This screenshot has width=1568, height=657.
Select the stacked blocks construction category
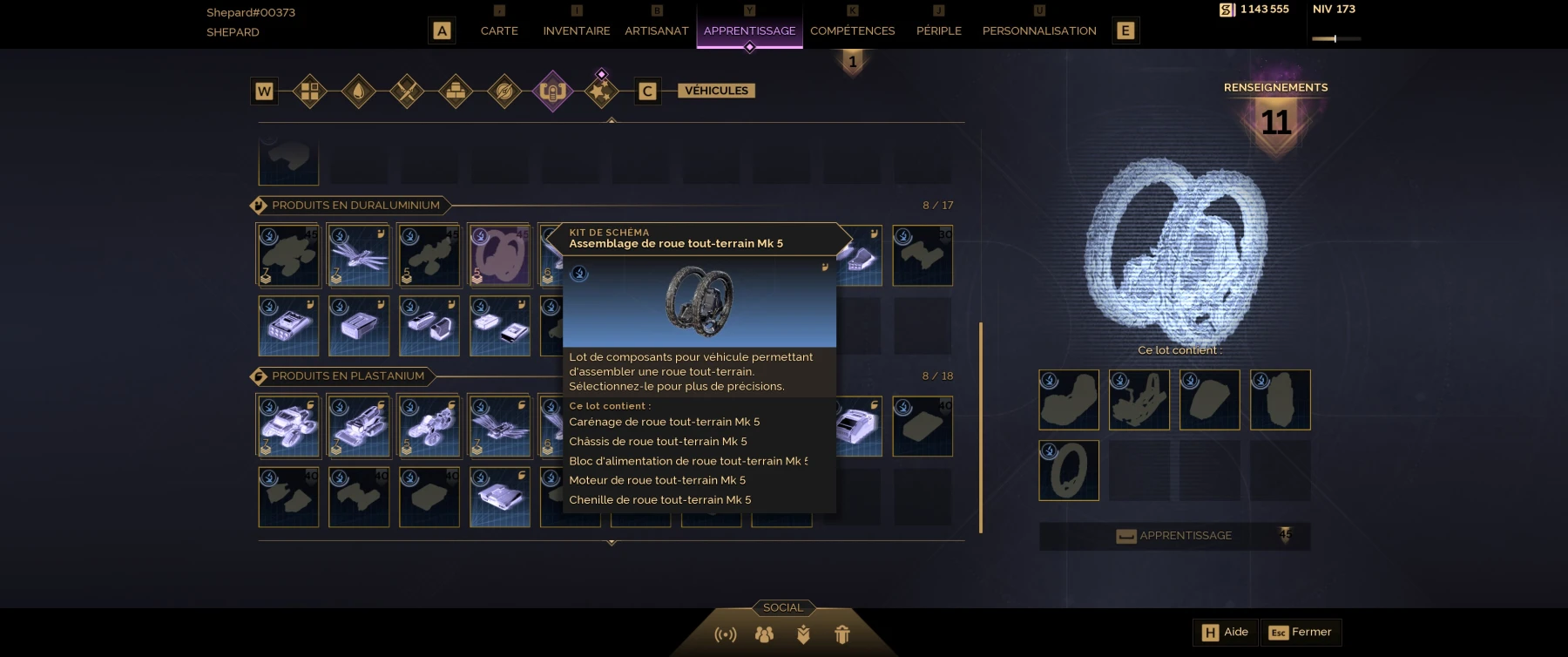[x=456, y=91]
